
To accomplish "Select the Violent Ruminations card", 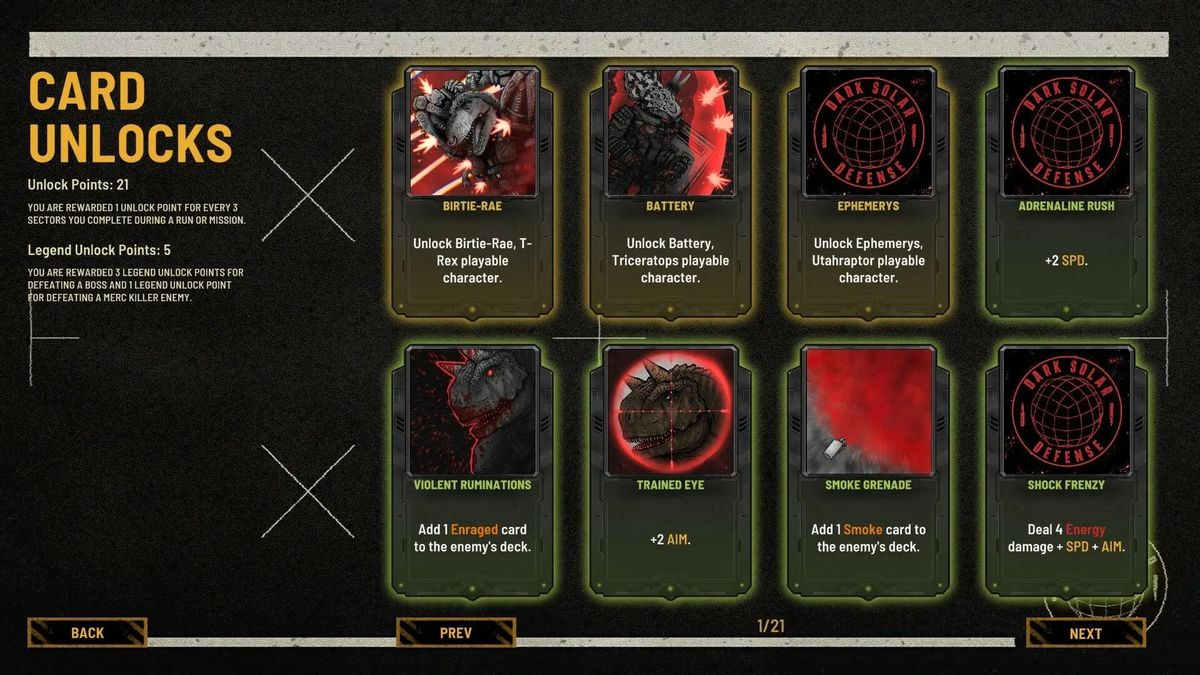I will (x=473, y=468).
